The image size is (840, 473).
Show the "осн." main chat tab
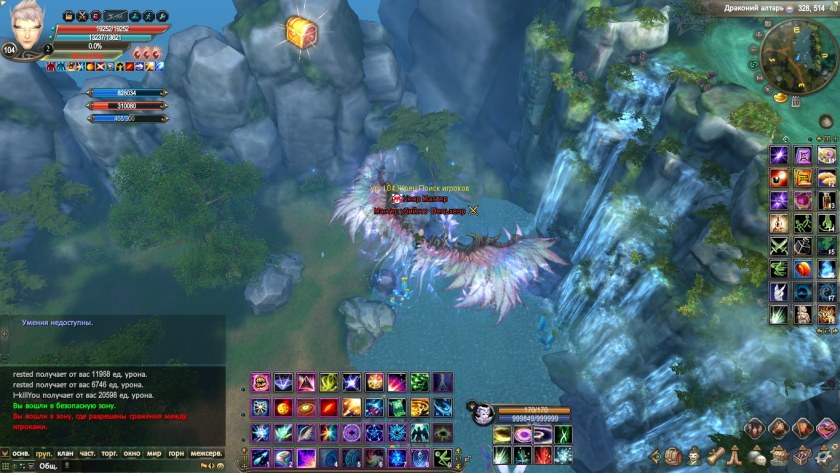click(21, 453)
